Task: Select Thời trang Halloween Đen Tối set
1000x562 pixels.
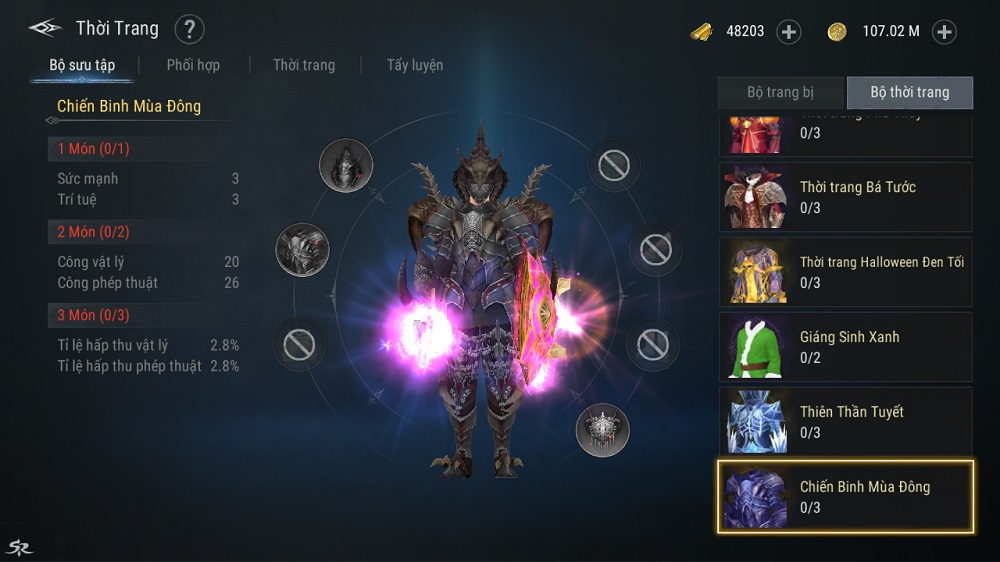Action: click(x=845, y=272)
